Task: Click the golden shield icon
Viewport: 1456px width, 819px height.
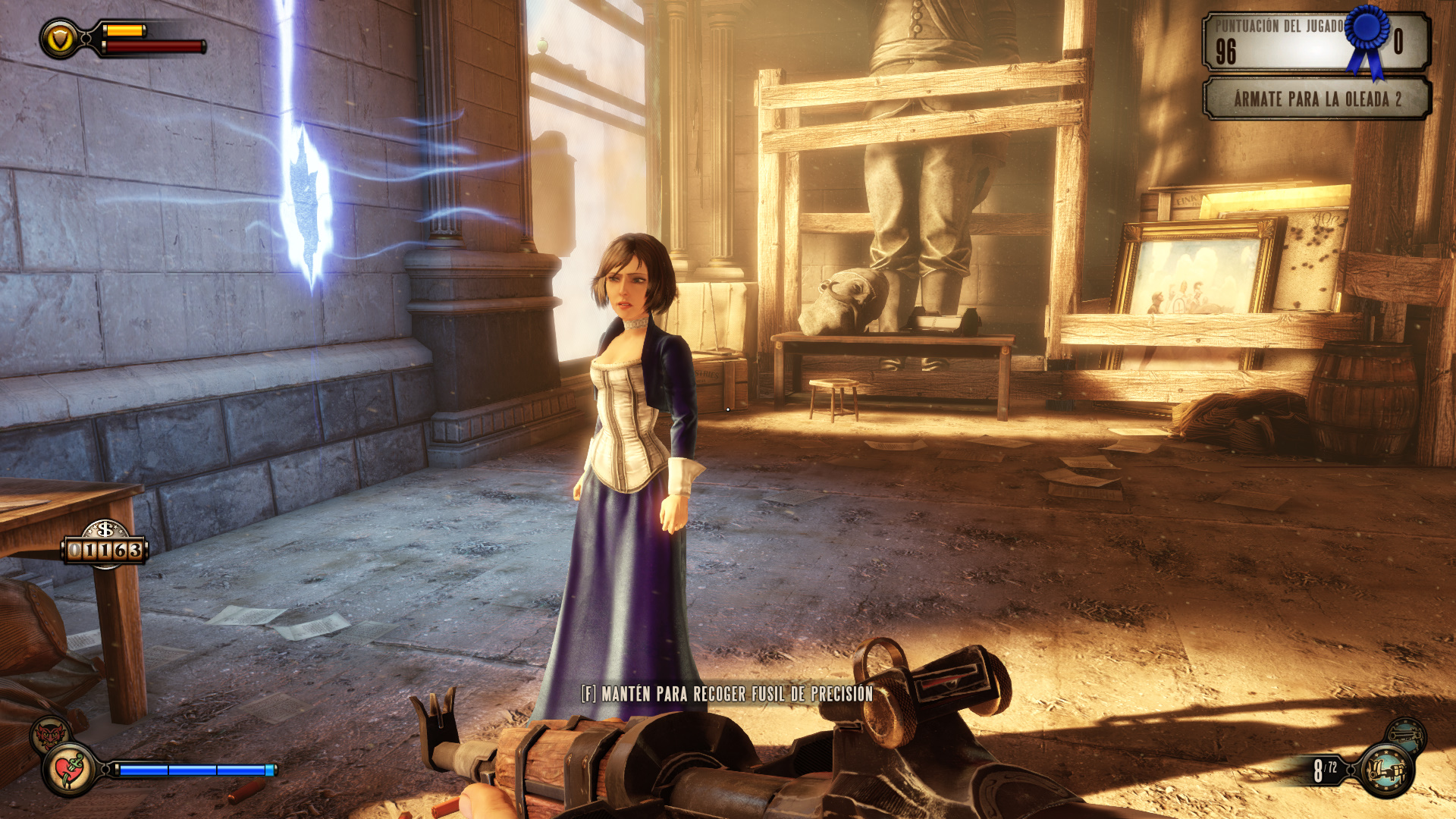Action: pos(60,39)
